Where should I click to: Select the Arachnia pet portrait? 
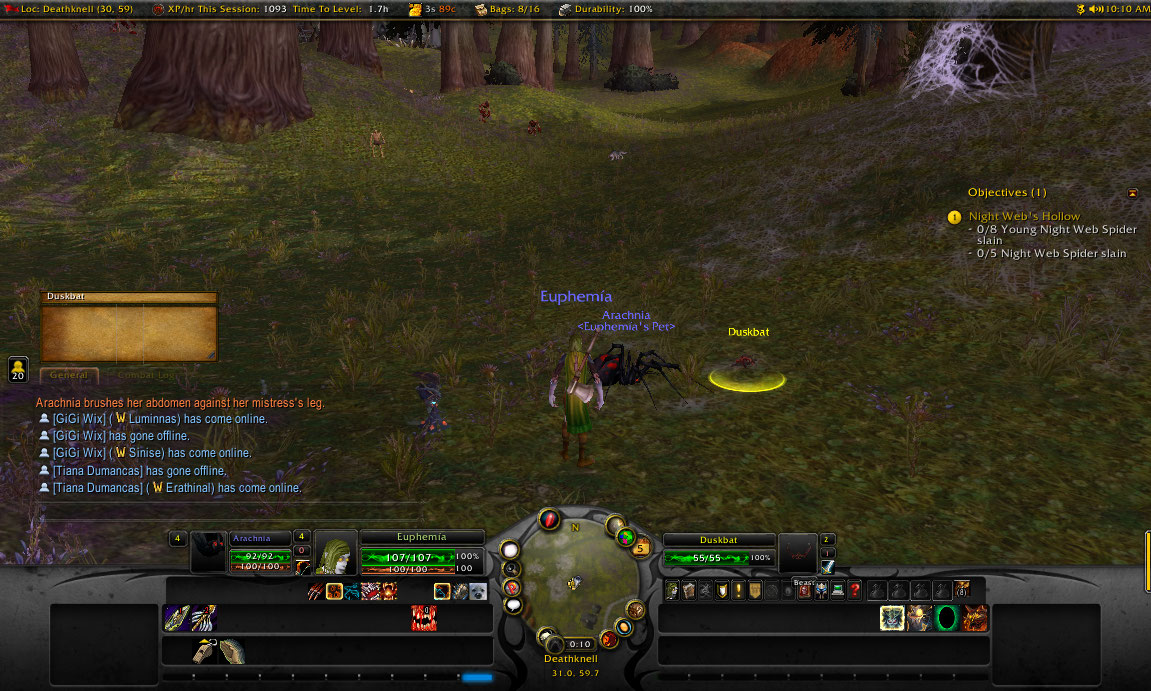point(209,553)
